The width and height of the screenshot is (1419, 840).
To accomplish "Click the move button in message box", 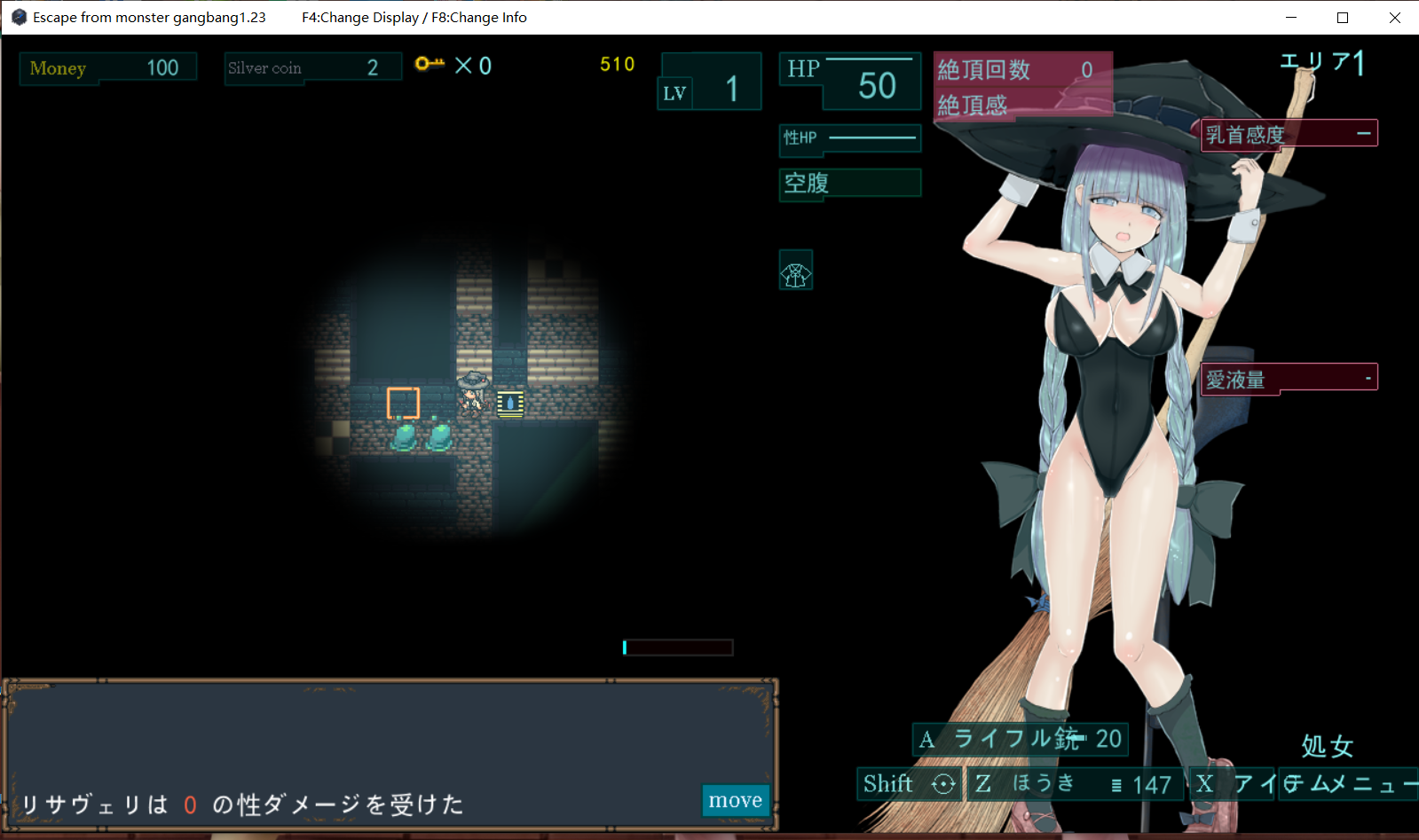I will tap(735, 800).
